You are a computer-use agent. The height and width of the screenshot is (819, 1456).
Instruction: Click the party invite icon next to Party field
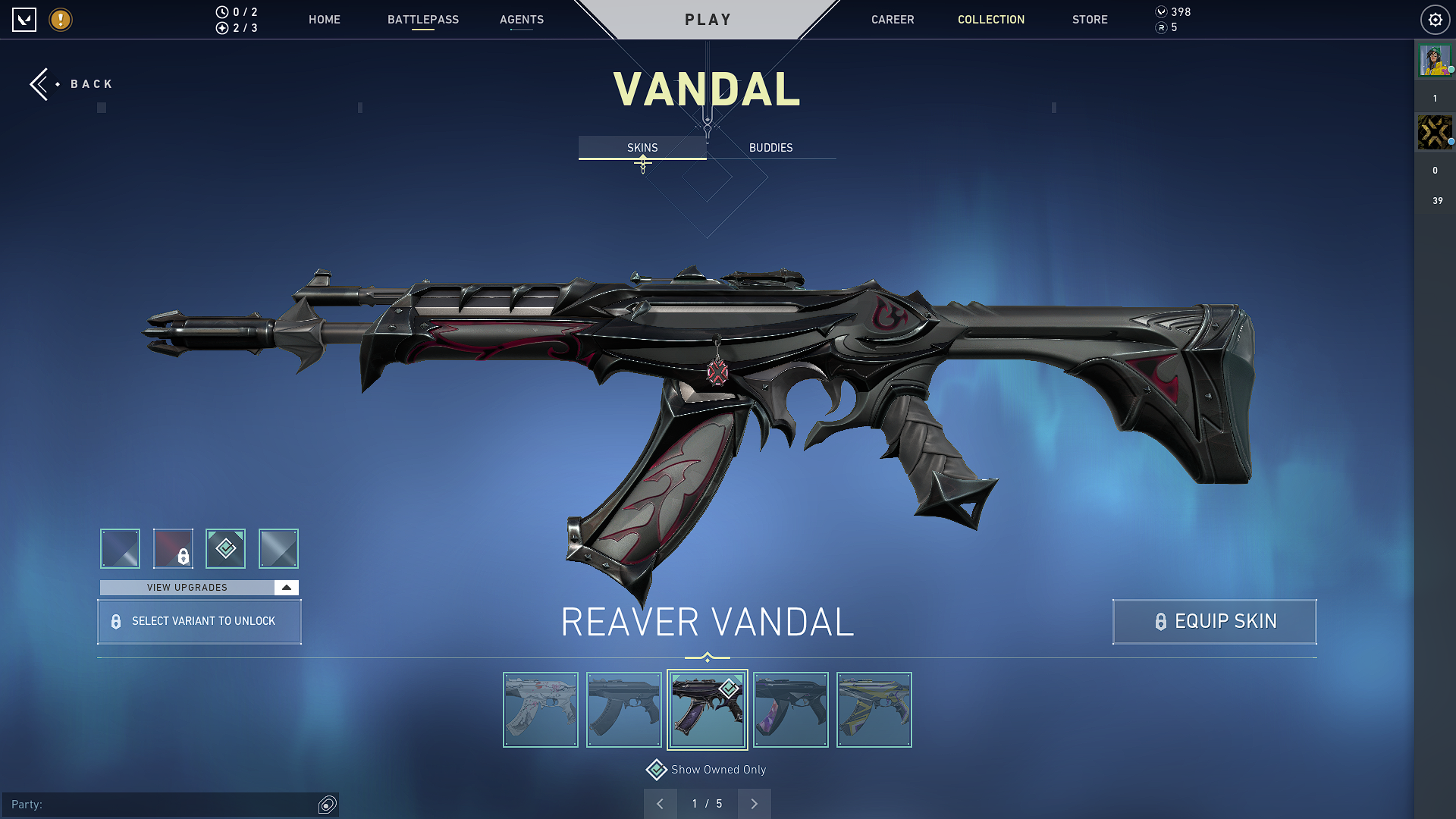[327, 805]
